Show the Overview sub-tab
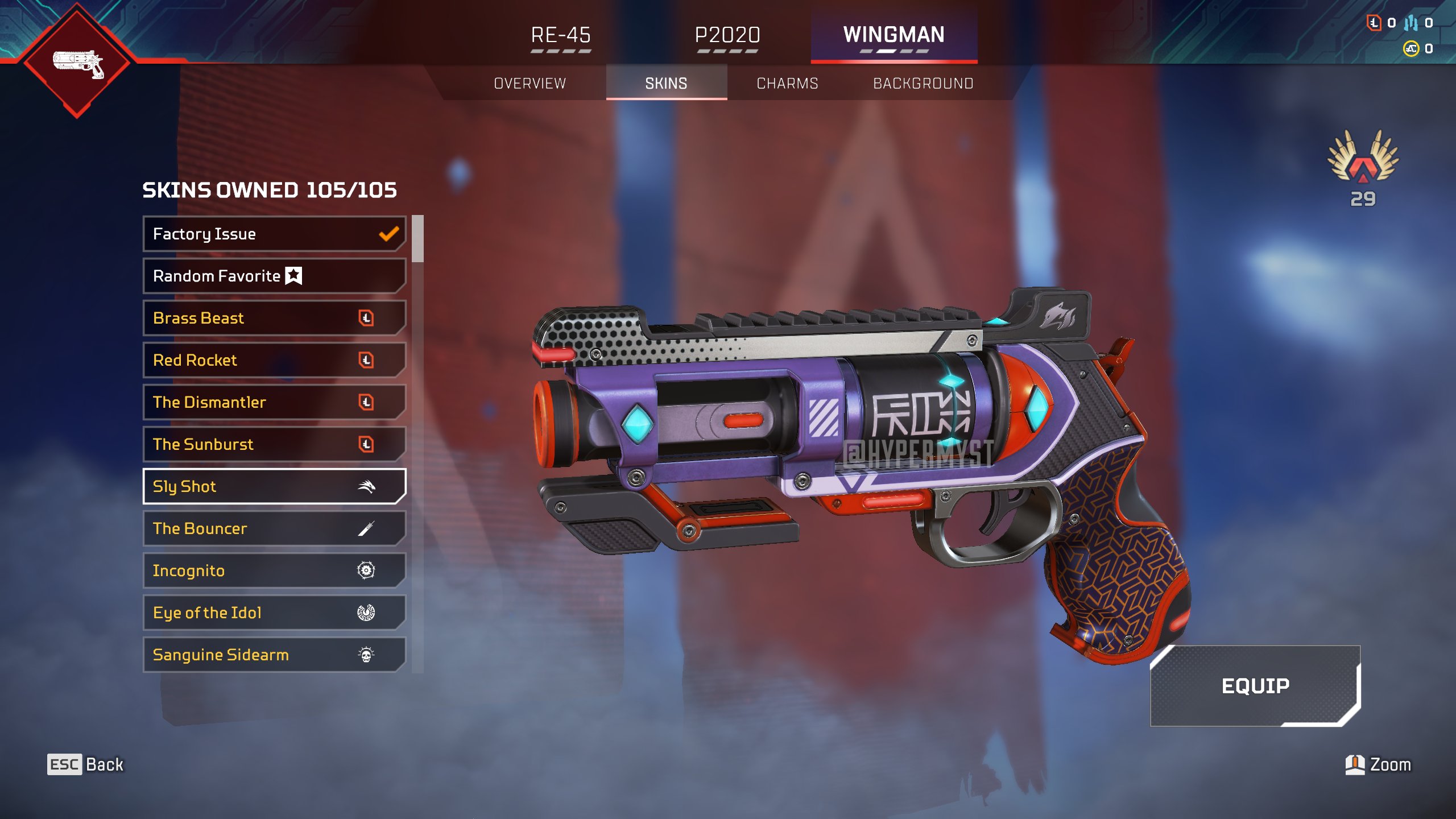 [530, 84]
